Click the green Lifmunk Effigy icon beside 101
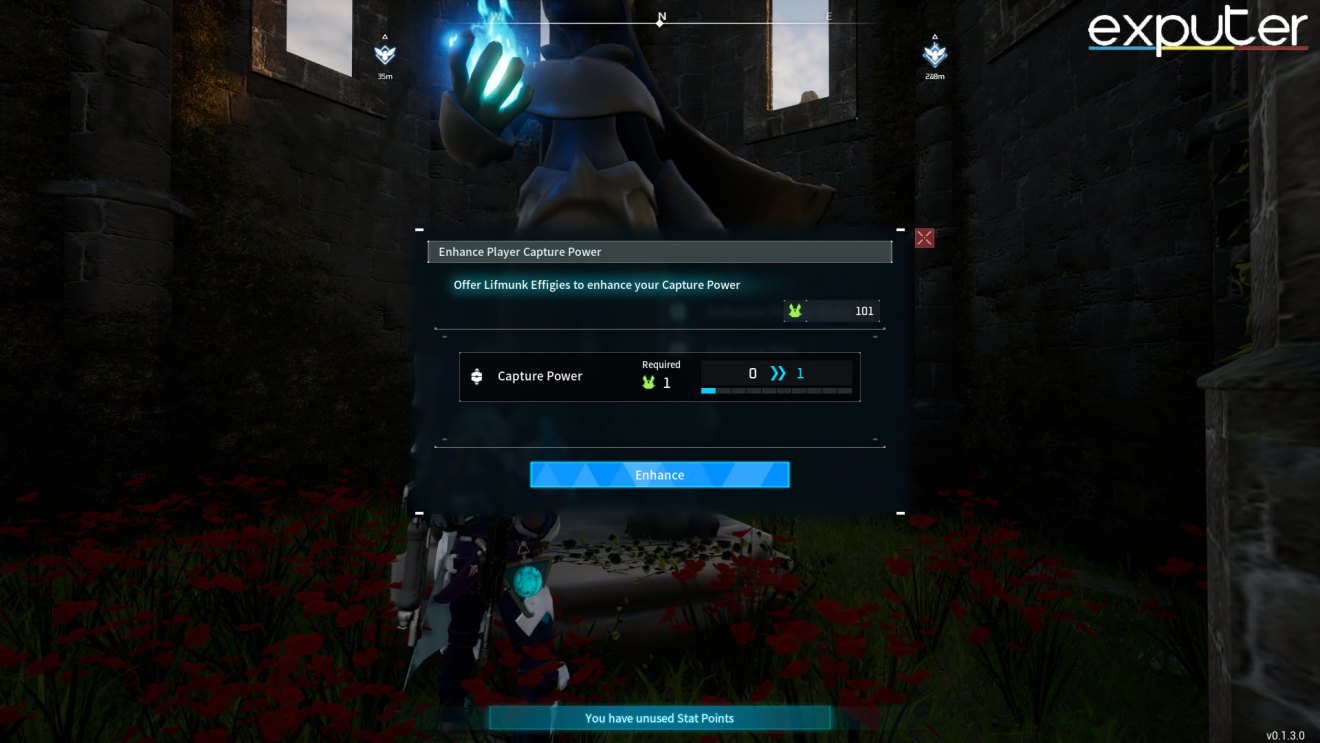Viewport: 1320px width, 743px height. [x=795, y=311]
